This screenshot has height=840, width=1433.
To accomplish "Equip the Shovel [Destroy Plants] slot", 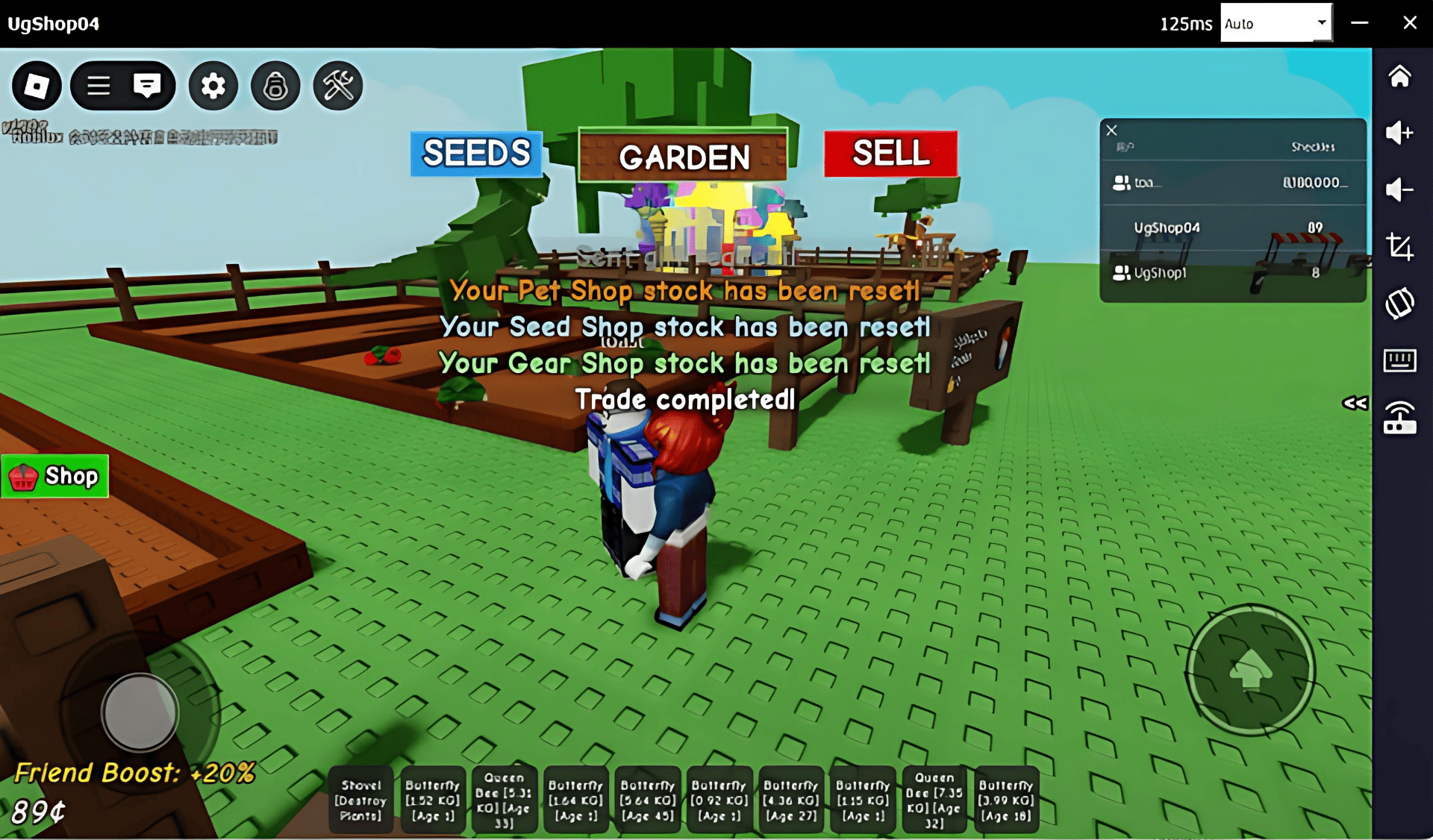I will point(361,800).
